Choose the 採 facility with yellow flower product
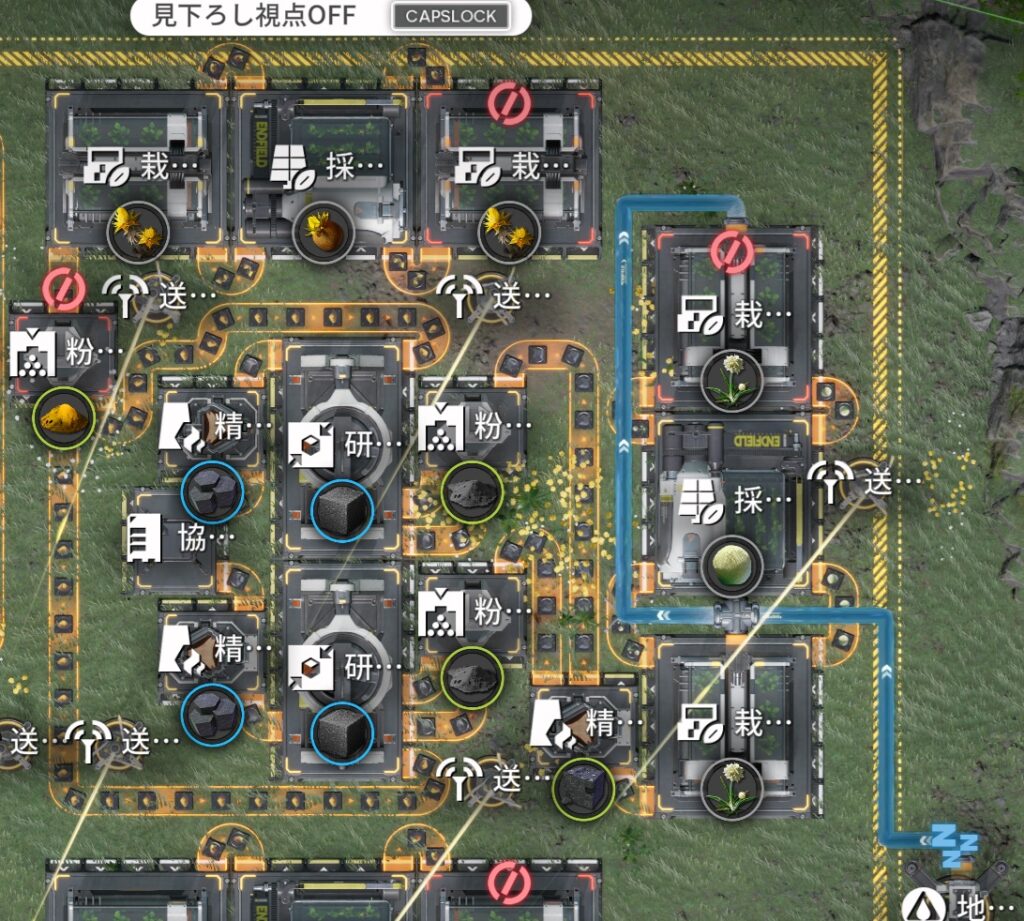Screen dimensions: 1024x921 click(324, 190)
